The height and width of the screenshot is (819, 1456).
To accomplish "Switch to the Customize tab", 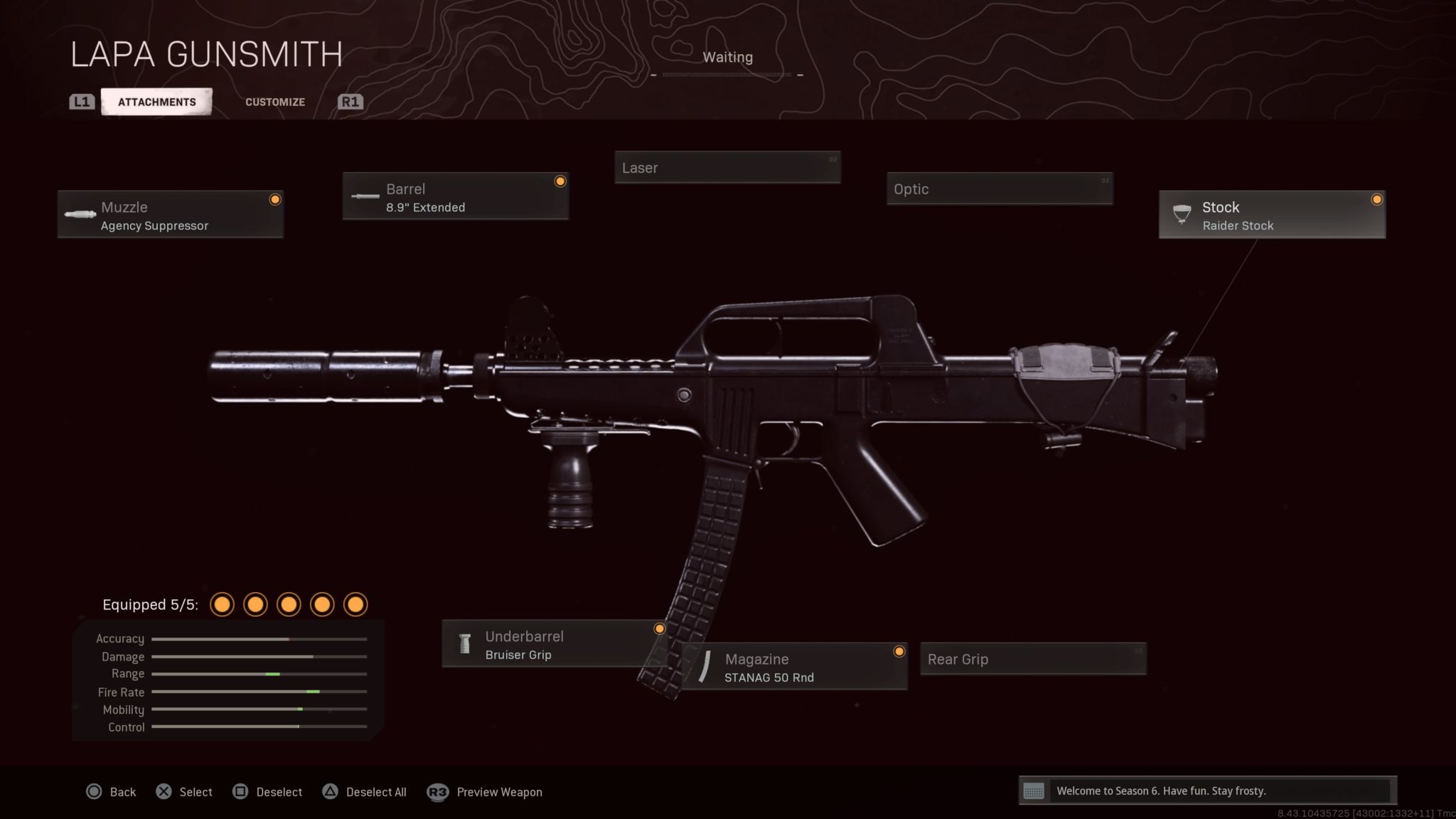I will [274, 102].
